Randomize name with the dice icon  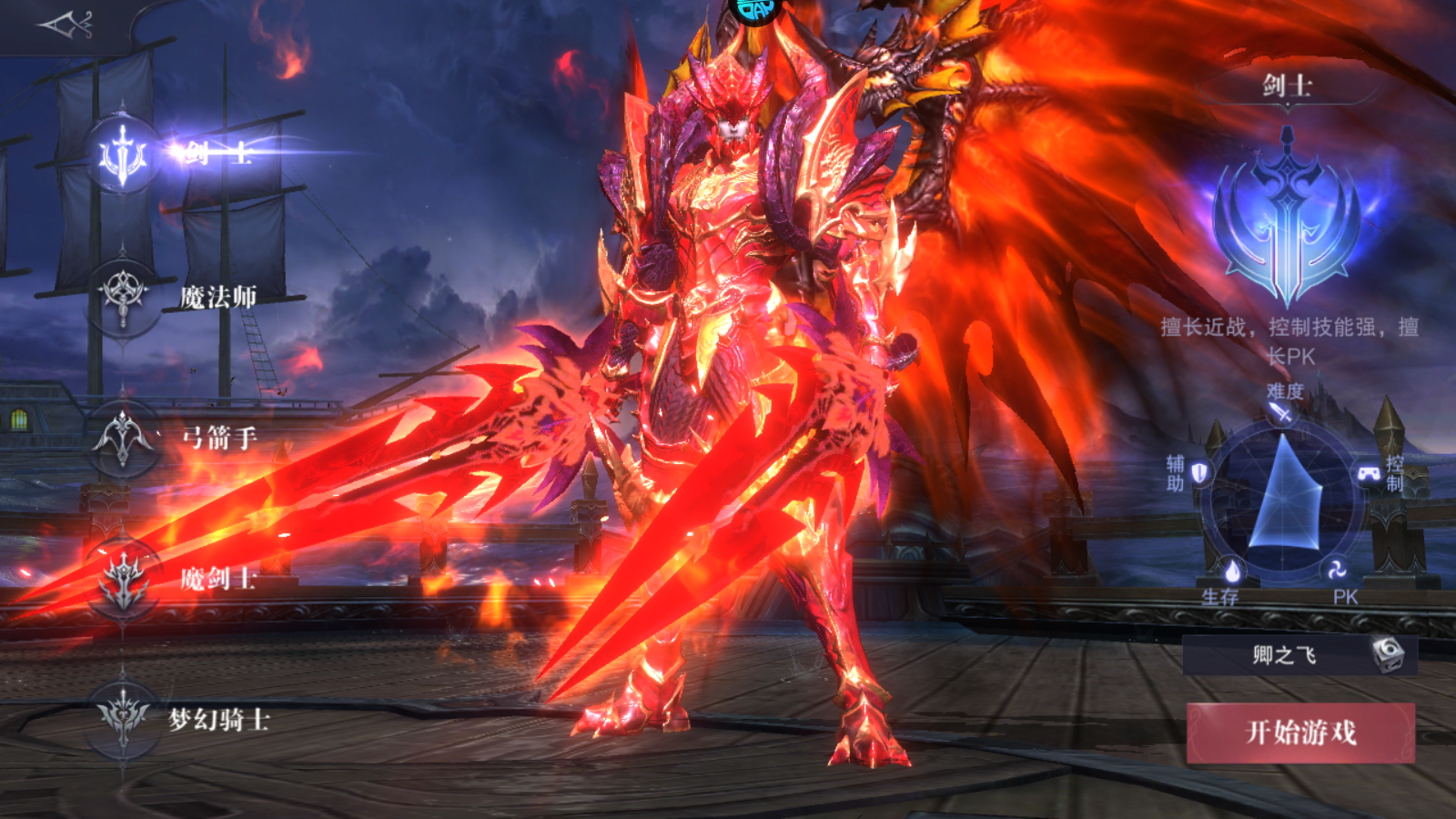tap(1388, 654)
